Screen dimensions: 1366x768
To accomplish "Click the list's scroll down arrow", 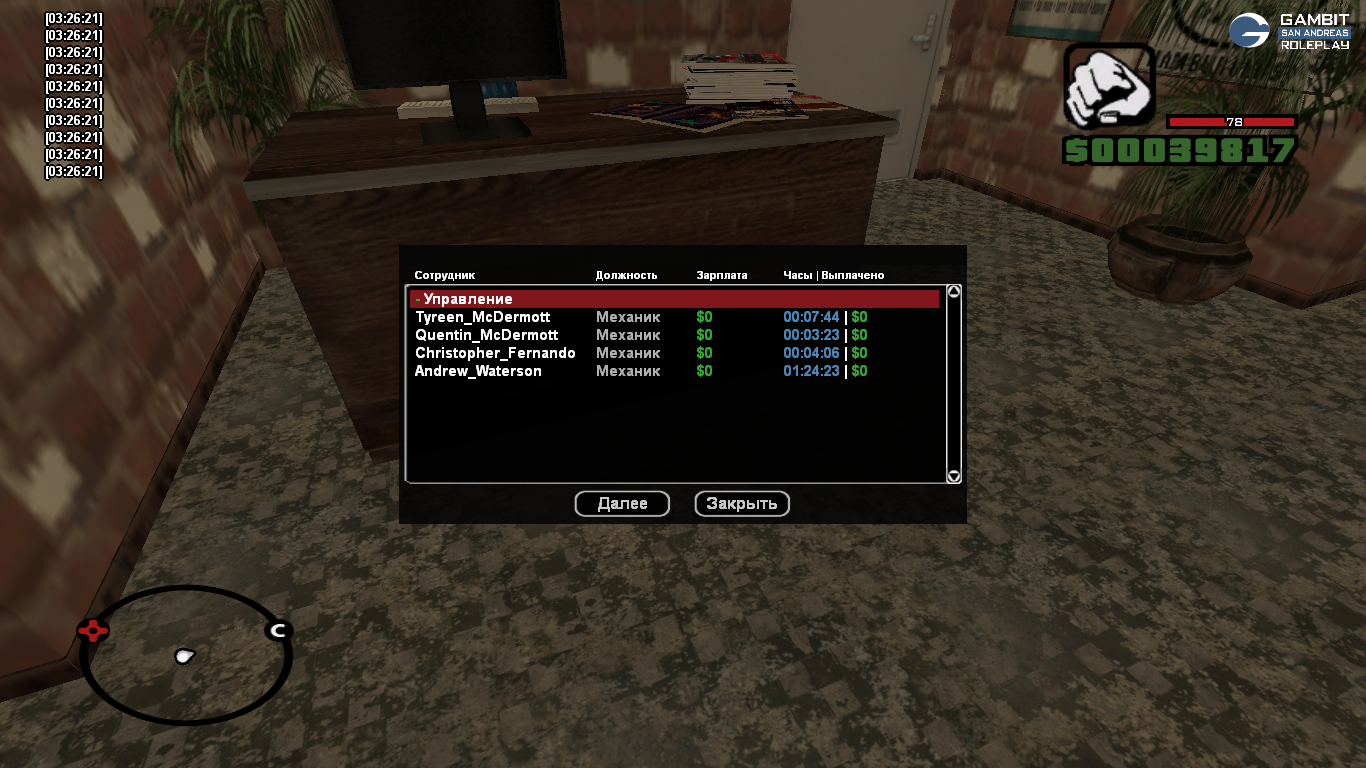I will (x=954, y=477).
